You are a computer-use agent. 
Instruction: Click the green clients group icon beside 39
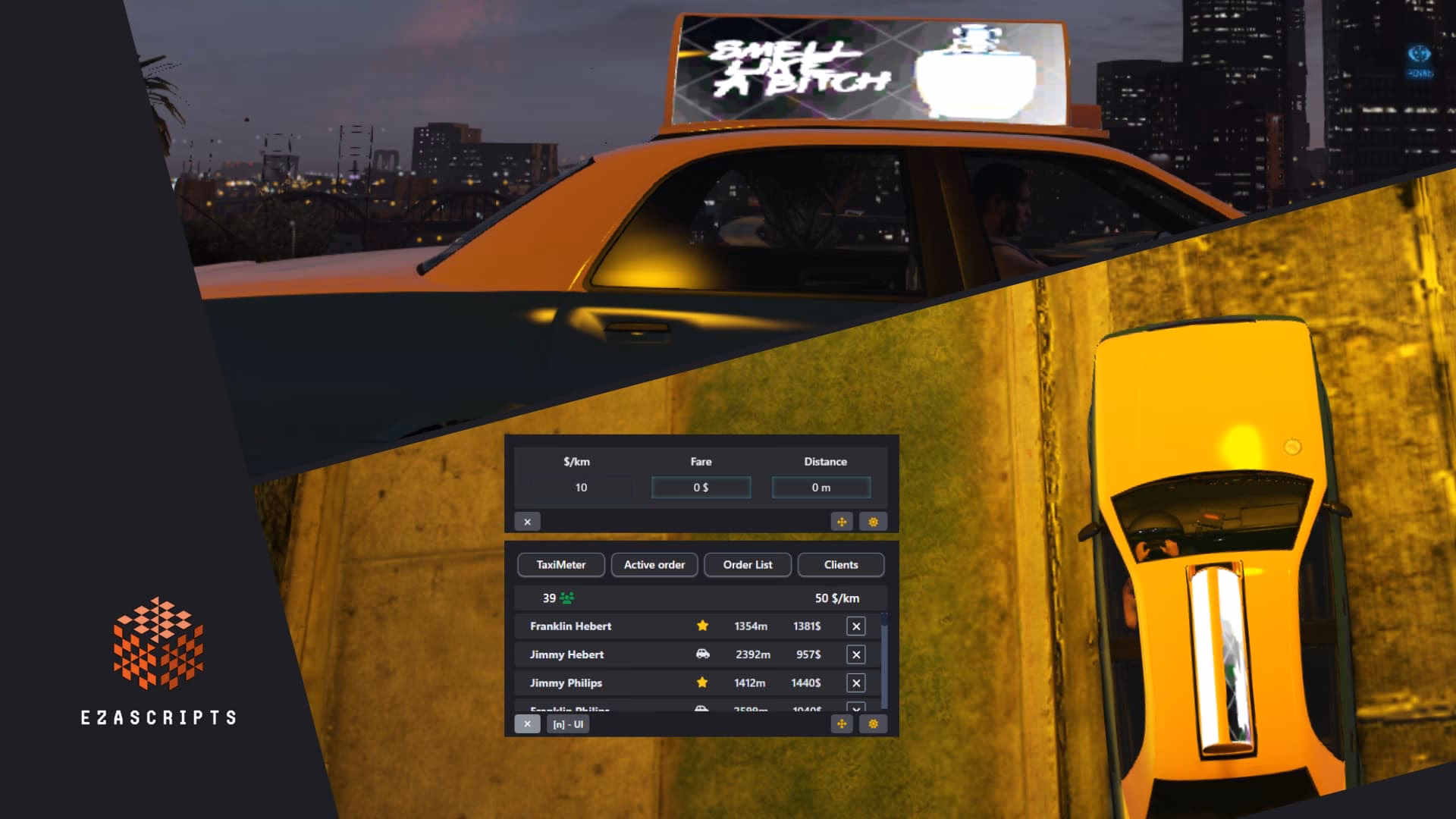[567, 598]
